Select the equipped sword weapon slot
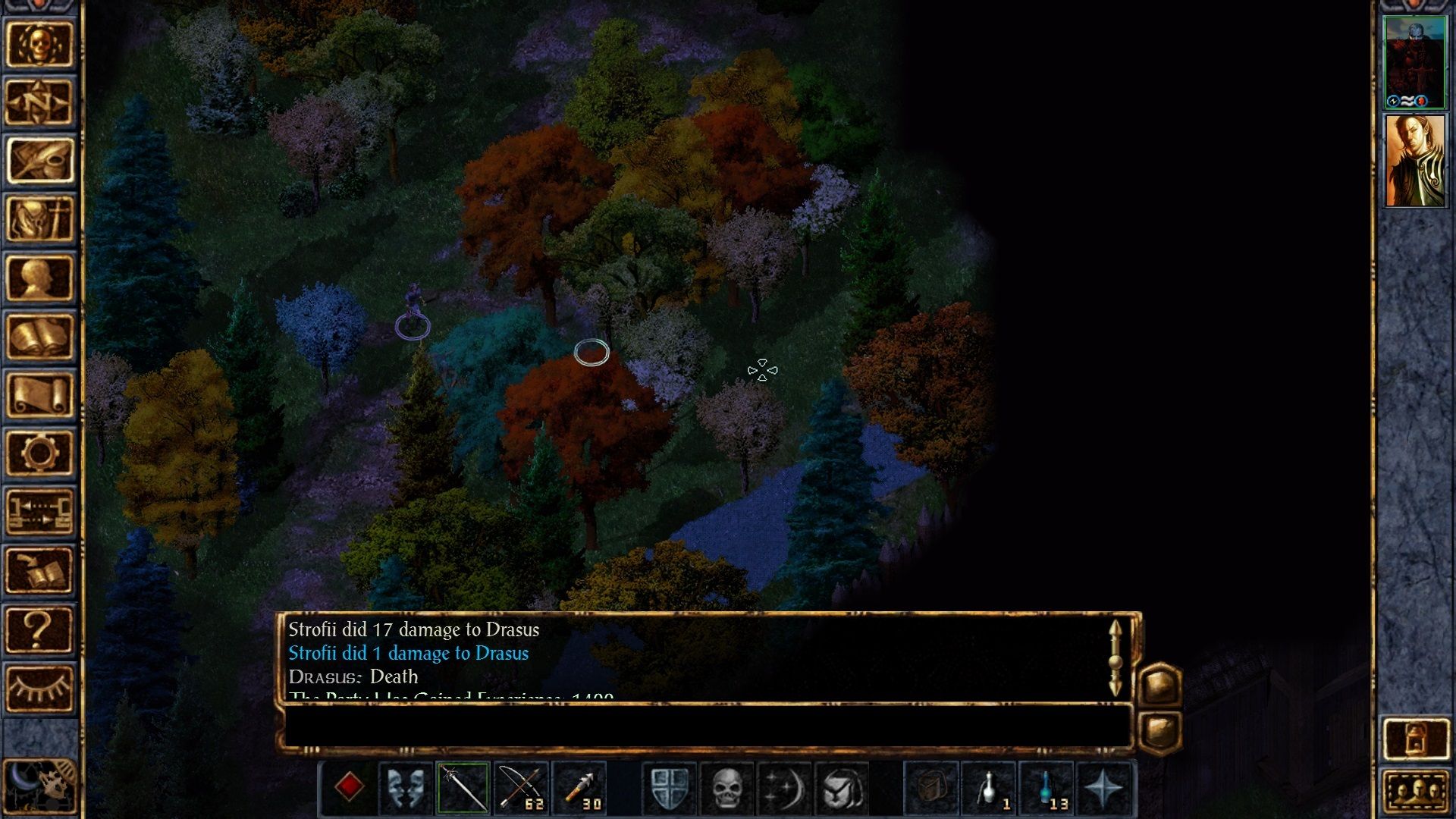The image size is (1456, 819). (463, 789)
